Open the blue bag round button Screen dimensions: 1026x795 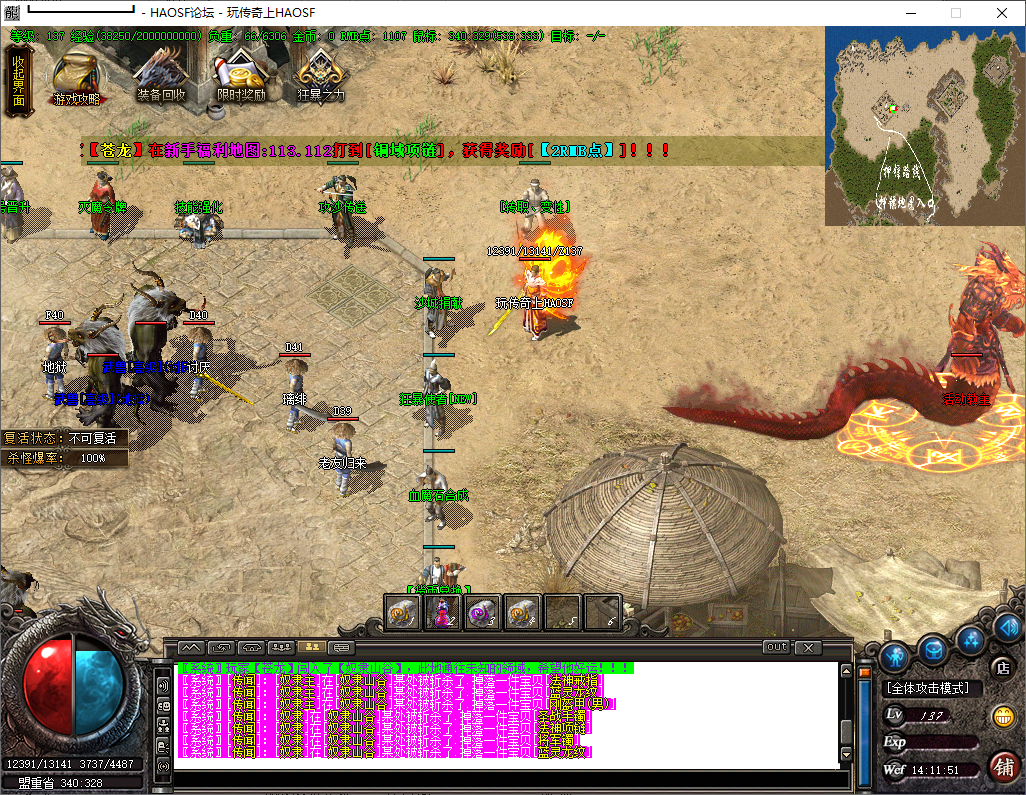click(933, 647)
